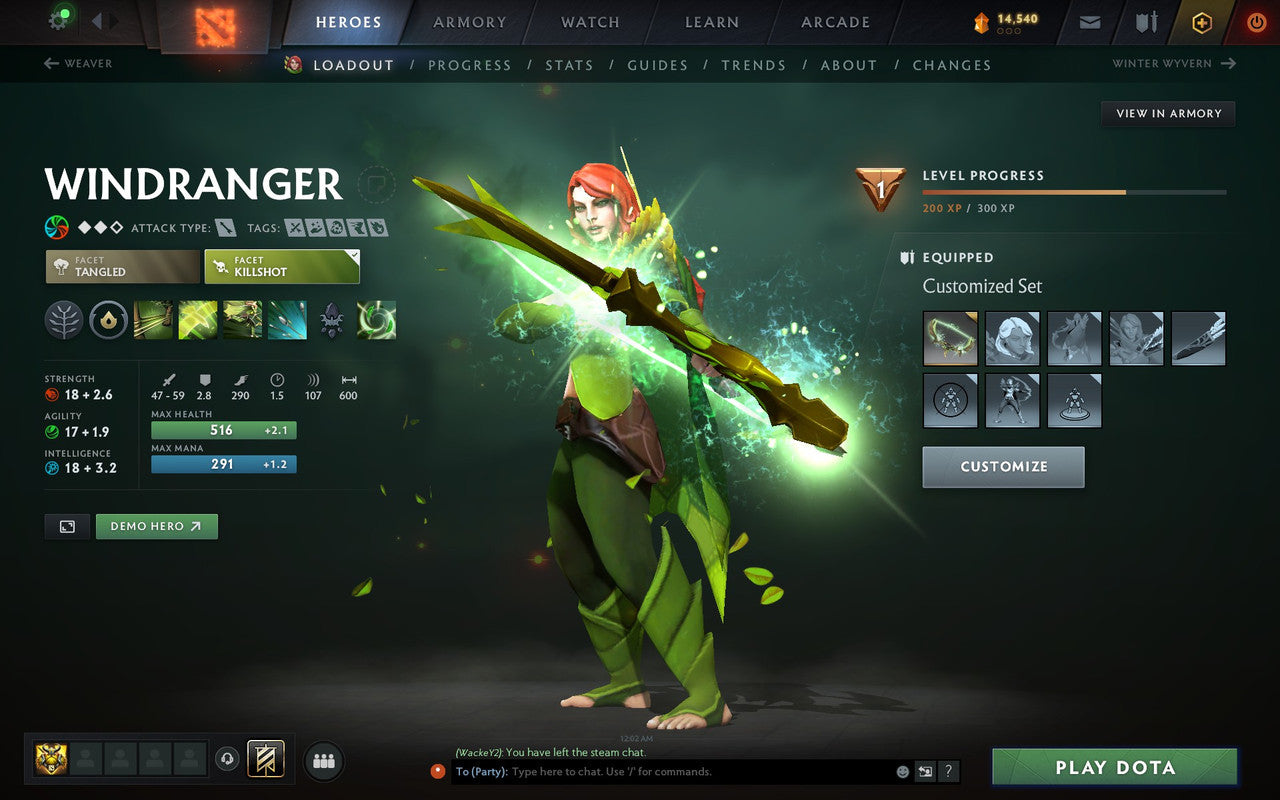Open the WATCH menu

589,22
